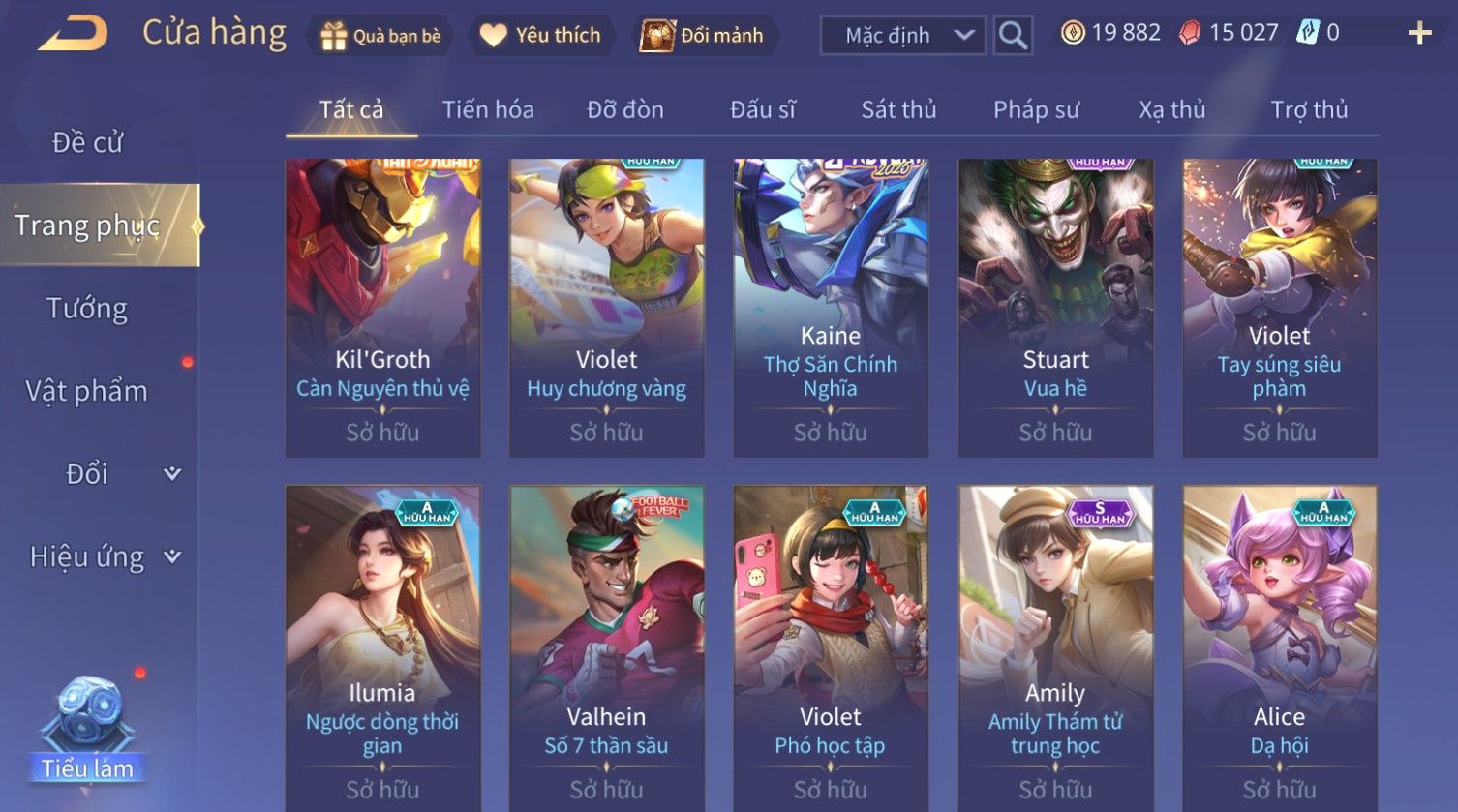The width and height of the screenshot is (1458, 812).
Task: Go to the Tướng heroes section
Action: (87, 309)
